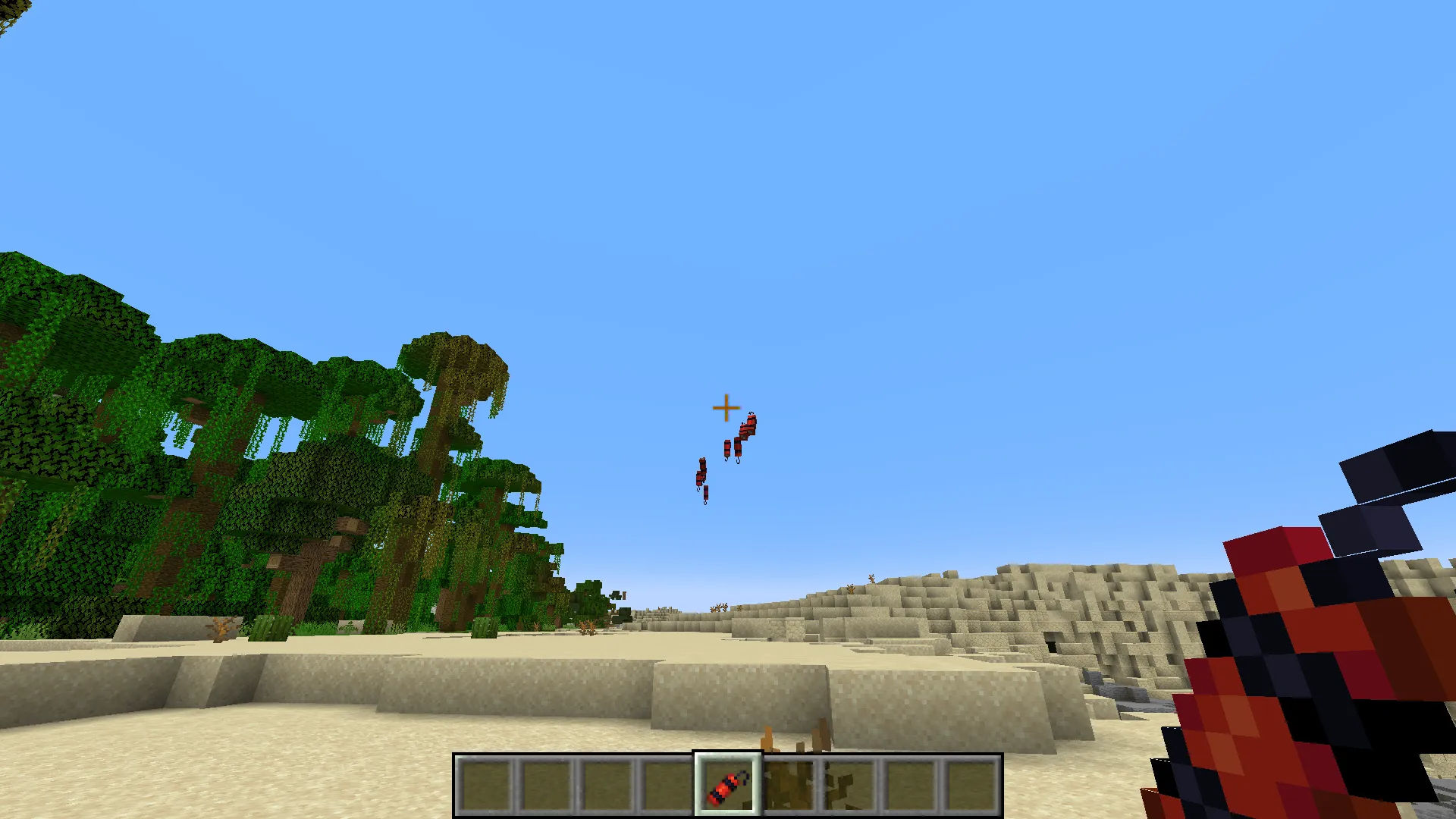This screenshot has width=1456, height=819.
Task: Click the orange crosshair at screen center
Action: [x=725, y=409]
